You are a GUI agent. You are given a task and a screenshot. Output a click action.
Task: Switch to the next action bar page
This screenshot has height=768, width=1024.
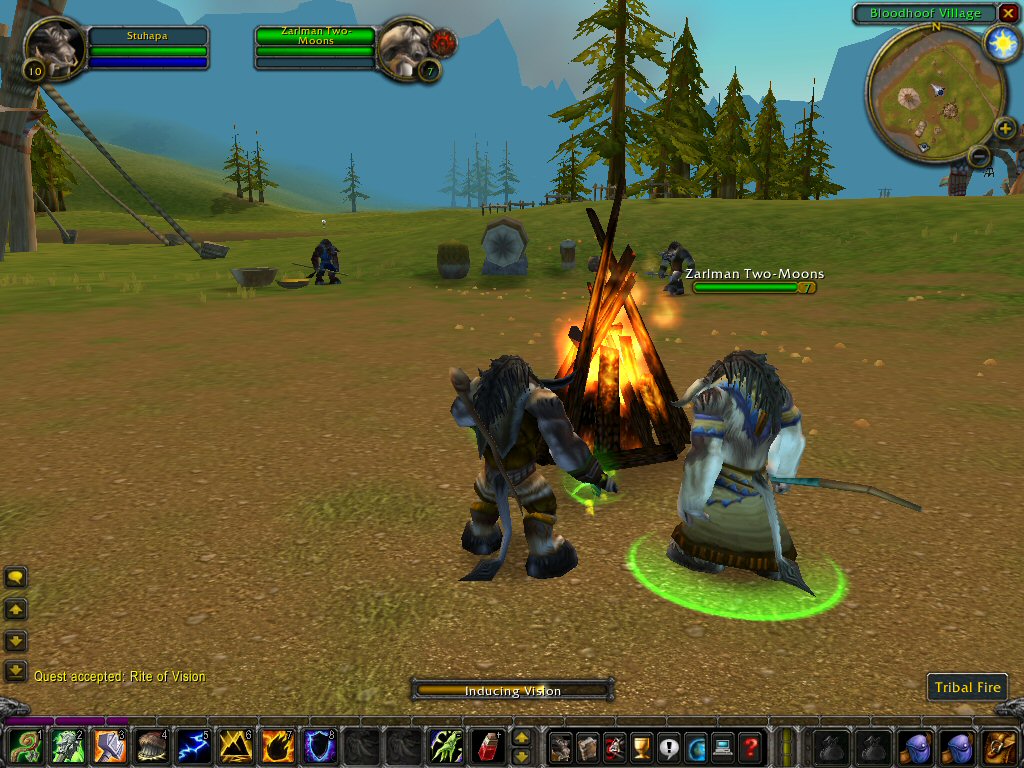tap(521, 738)
